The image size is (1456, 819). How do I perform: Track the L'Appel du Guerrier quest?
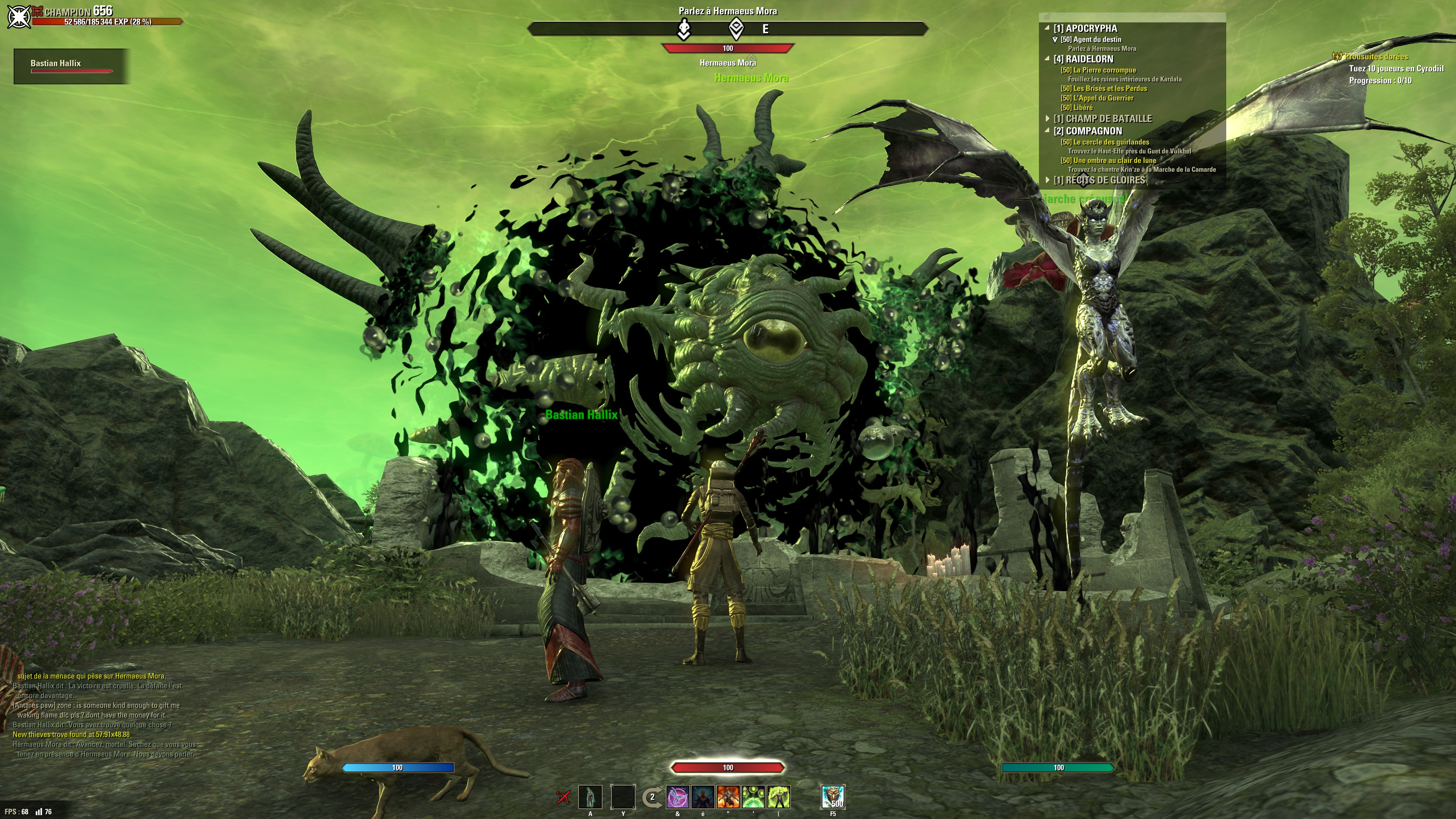coord(1097,98)
